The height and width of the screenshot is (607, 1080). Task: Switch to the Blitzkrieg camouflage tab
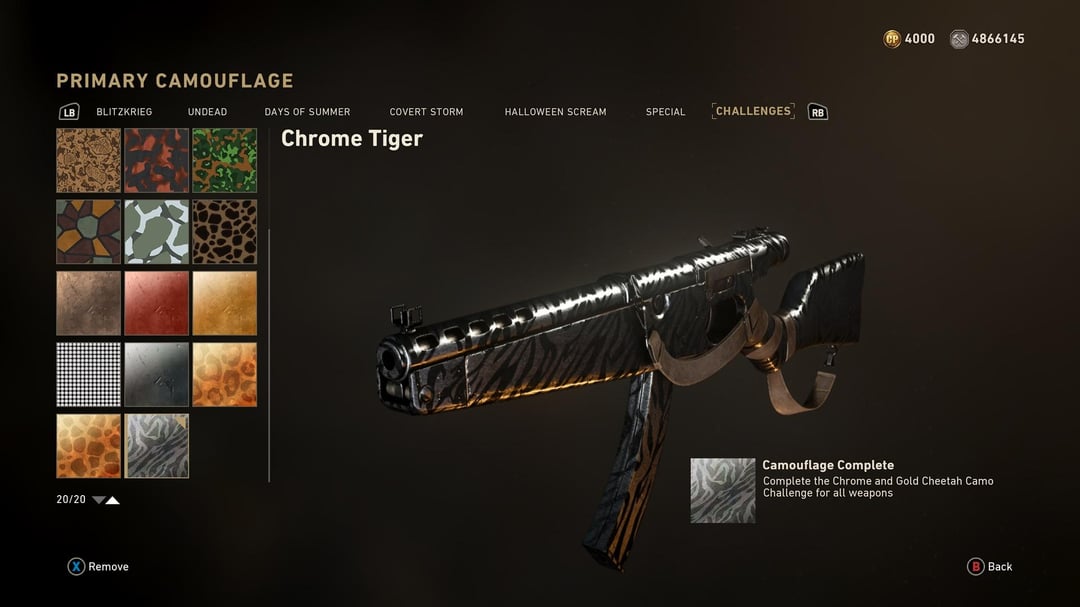[124, 112]
